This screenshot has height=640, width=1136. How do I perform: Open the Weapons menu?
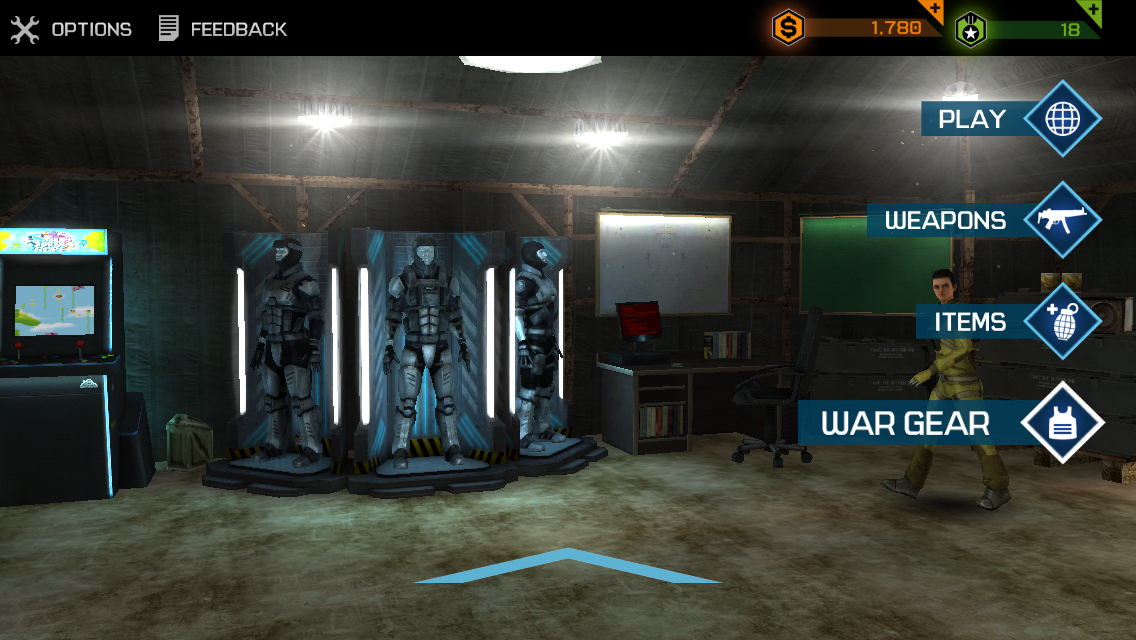coord(984,220)
